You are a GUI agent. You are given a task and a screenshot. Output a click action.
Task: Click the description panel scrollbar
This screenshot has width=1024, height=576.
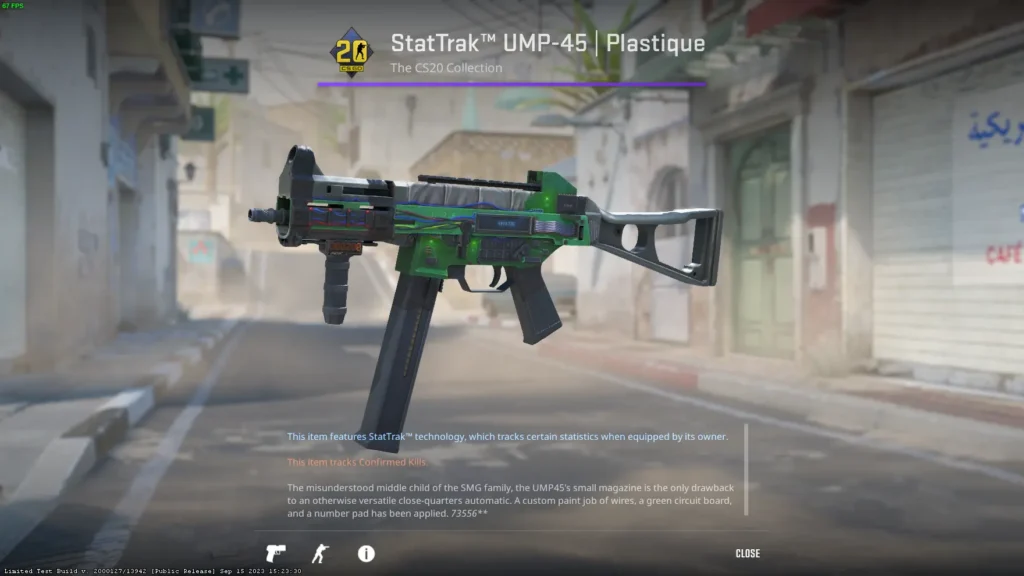click(745, 470)
